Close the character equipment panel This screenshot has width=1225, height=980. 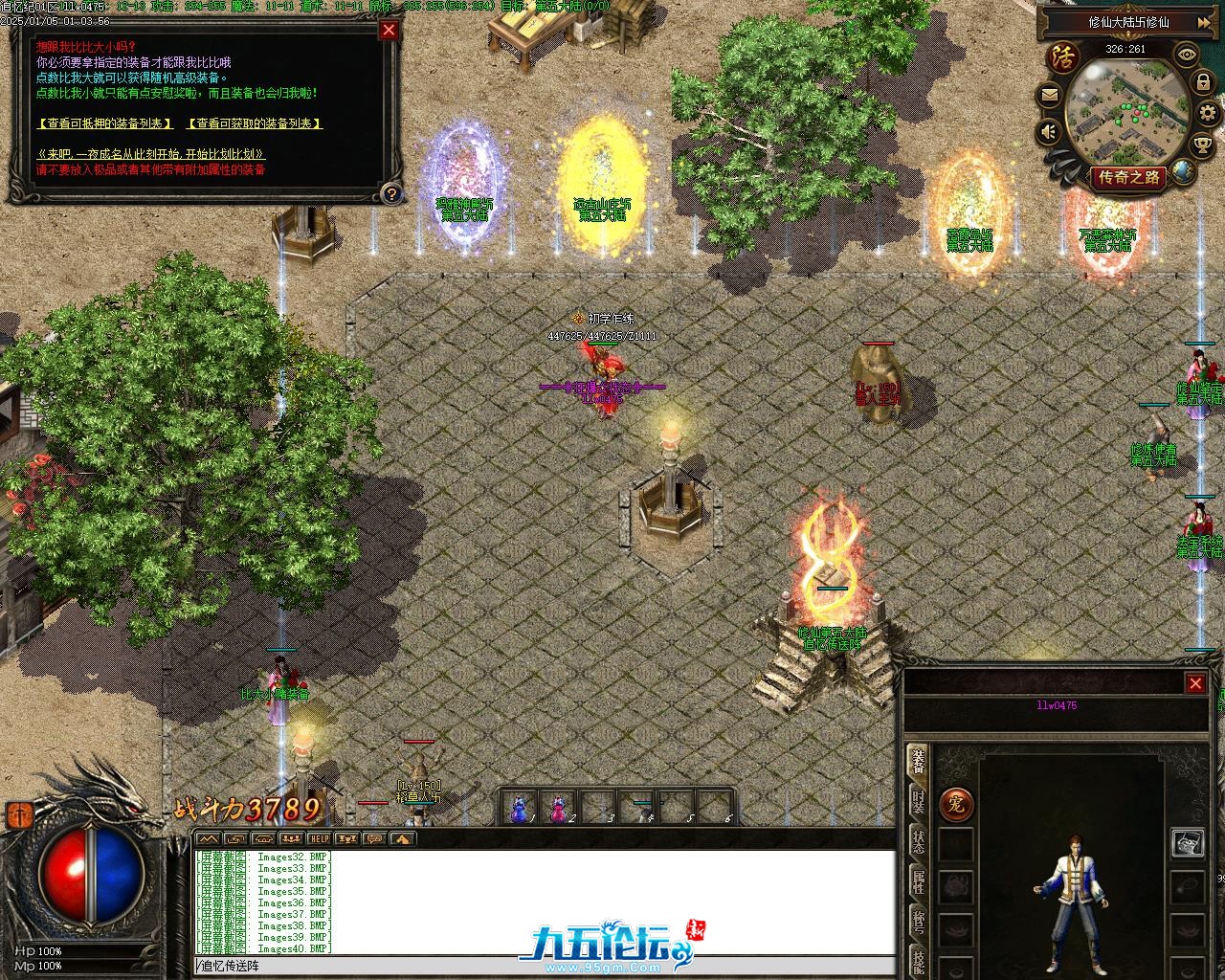(1195, 682)
